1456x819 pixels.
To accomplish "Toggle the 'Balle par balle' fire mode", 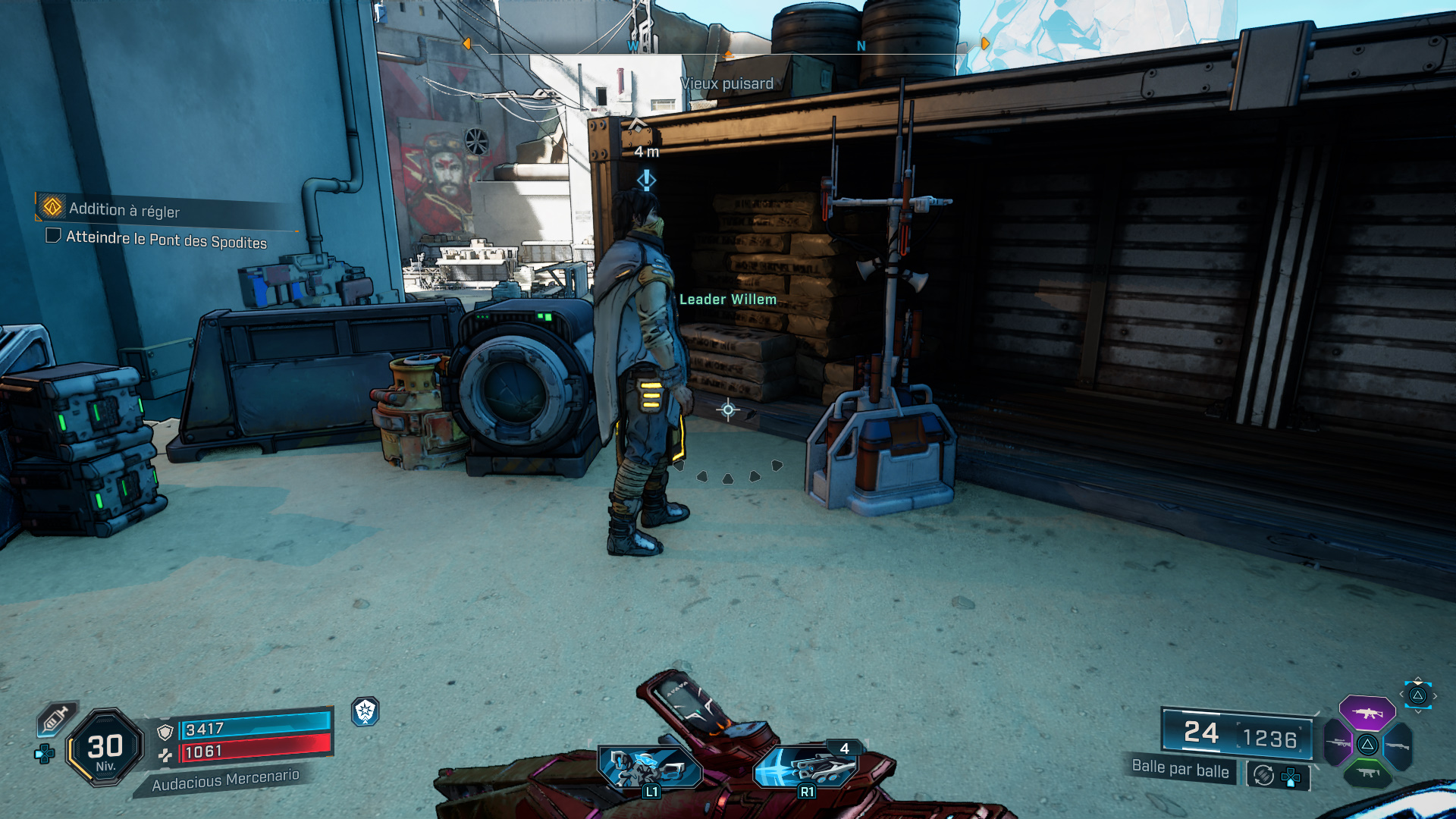I will pyautogui.click(x=1180, y=769).
